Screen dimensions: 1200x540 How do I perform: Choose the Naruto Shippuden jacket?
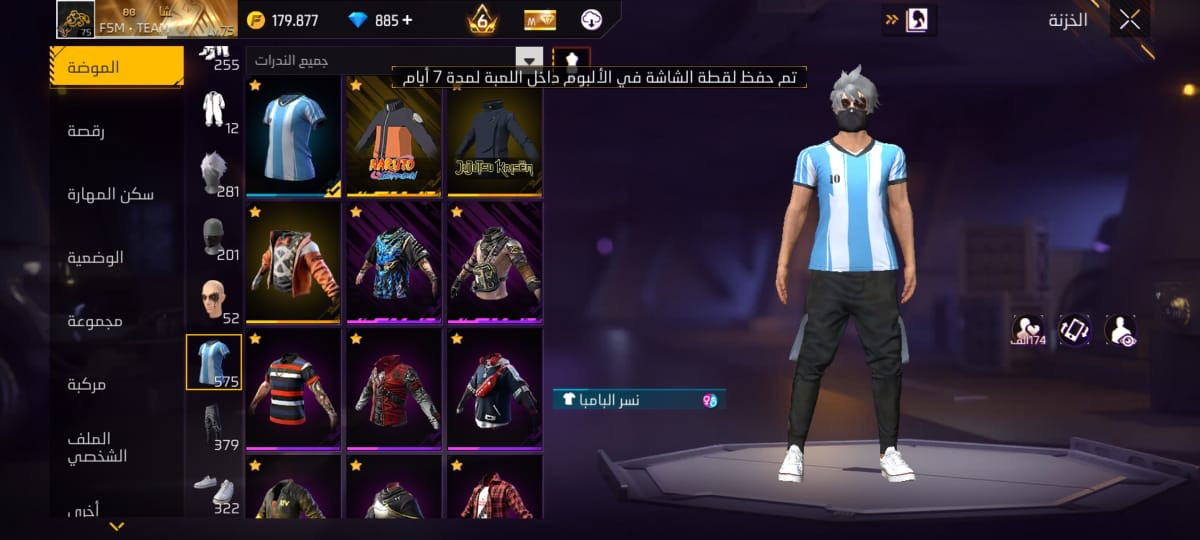click(x=393, y=137)
